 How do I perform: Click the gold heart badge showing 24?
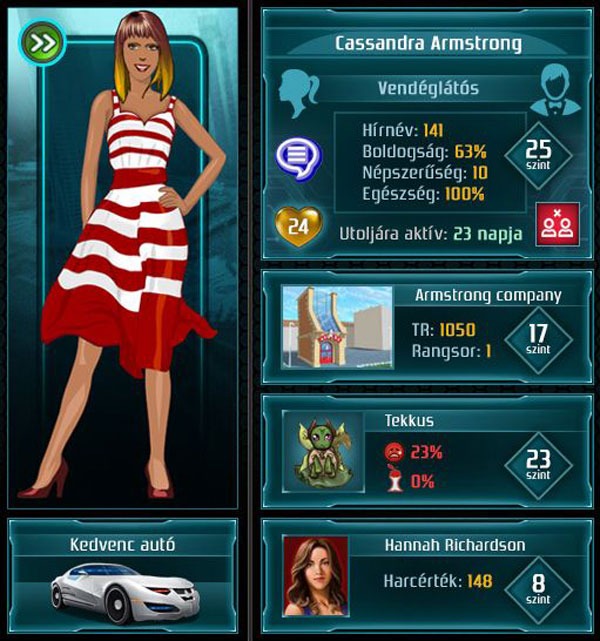point(297,227)
